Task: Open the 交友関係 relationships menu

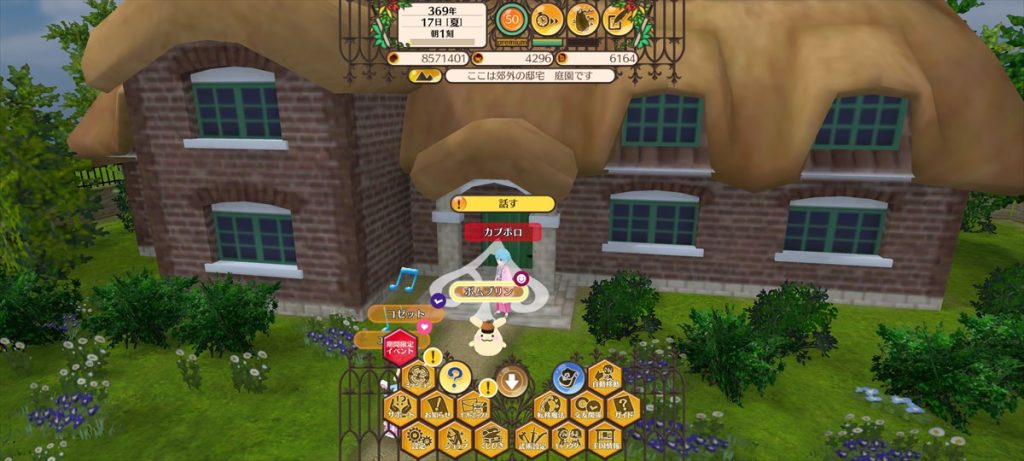Action: pos(586,407)
